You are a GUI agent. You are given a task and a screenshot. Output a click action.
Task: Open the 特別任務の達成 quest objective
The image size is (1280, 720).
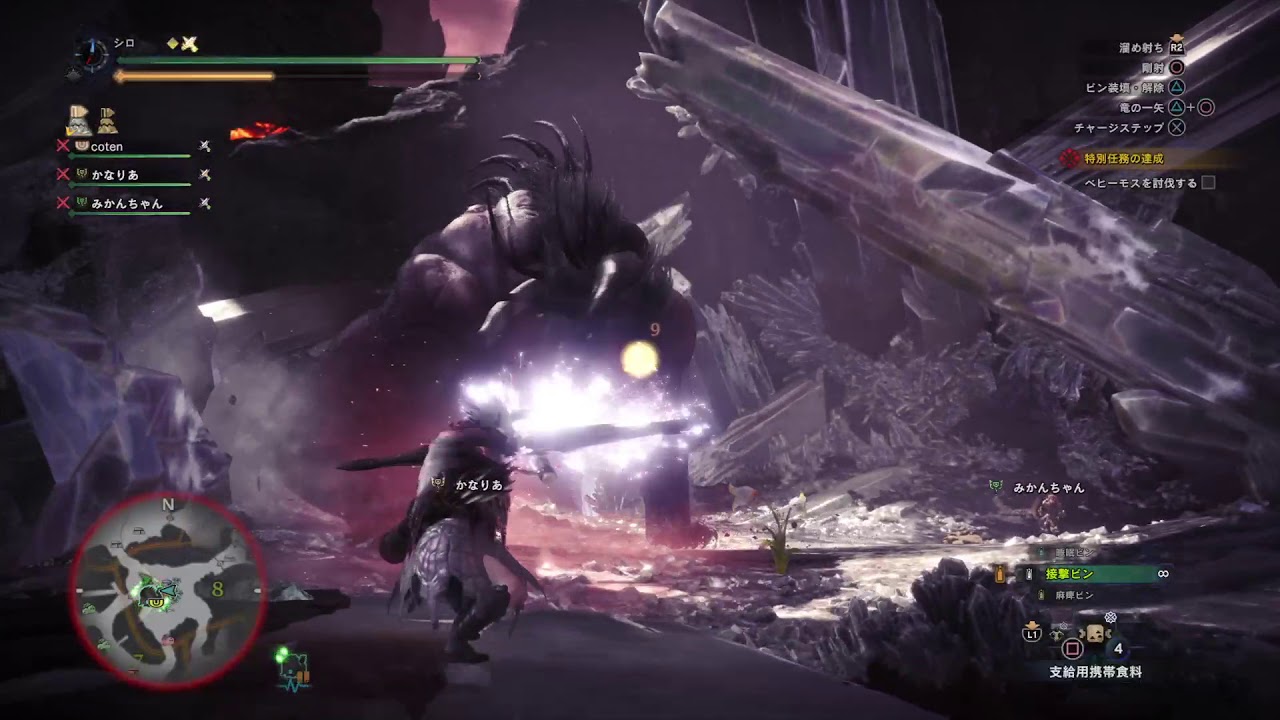(x=1124, y=159)
